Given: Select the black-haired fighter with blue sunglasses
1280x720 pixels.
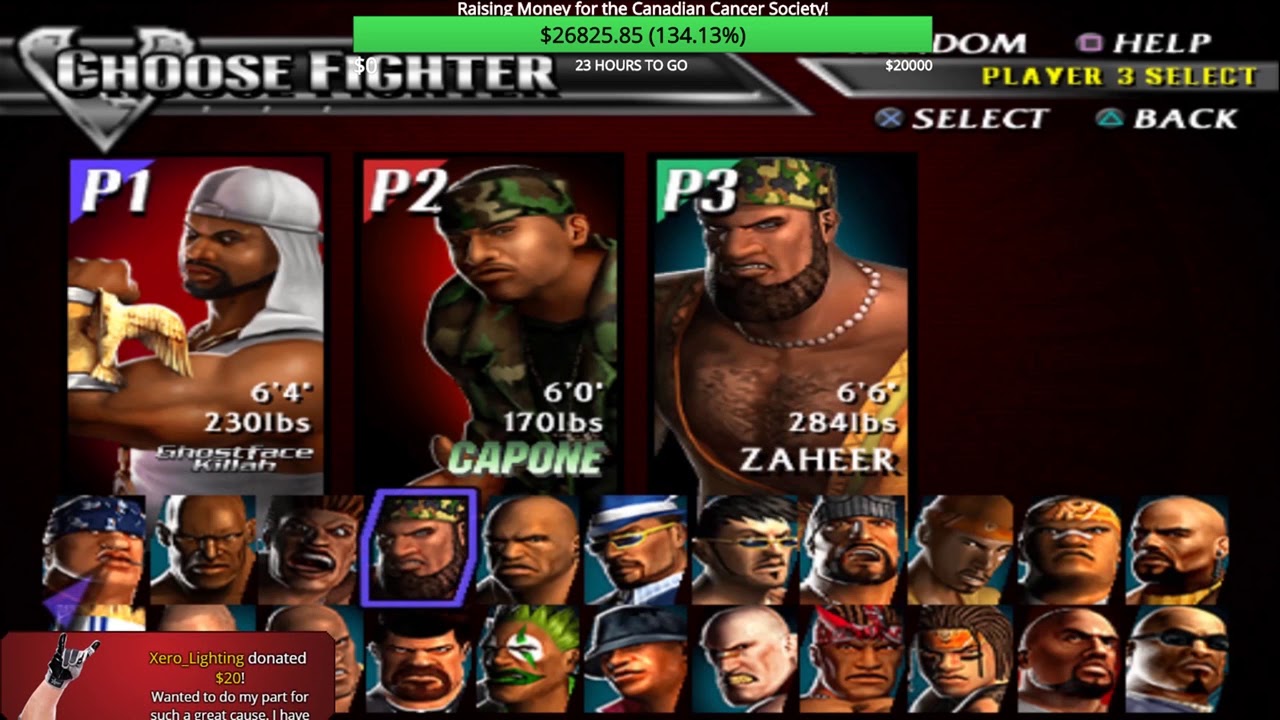Looking at the screenshot, I should [x=744, y=550].
